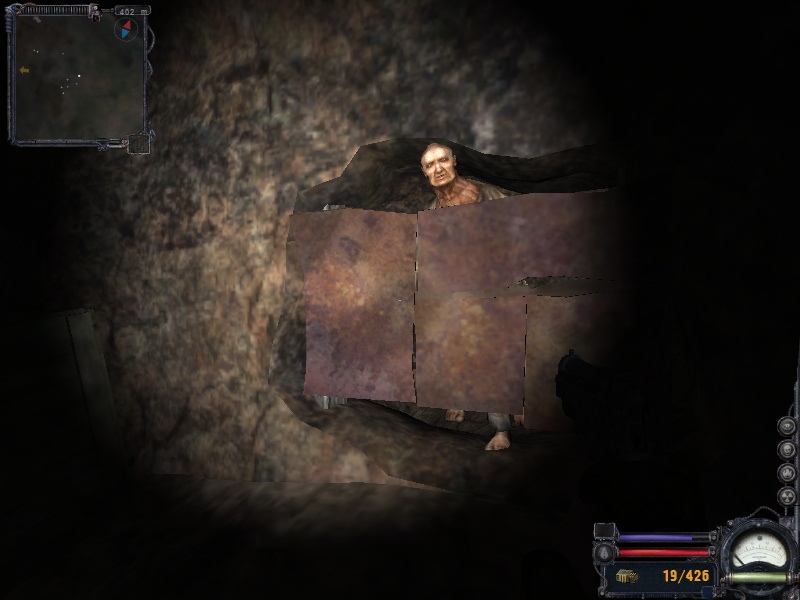
Task: Click the flame status indicator icon
Action: point(786,471)
